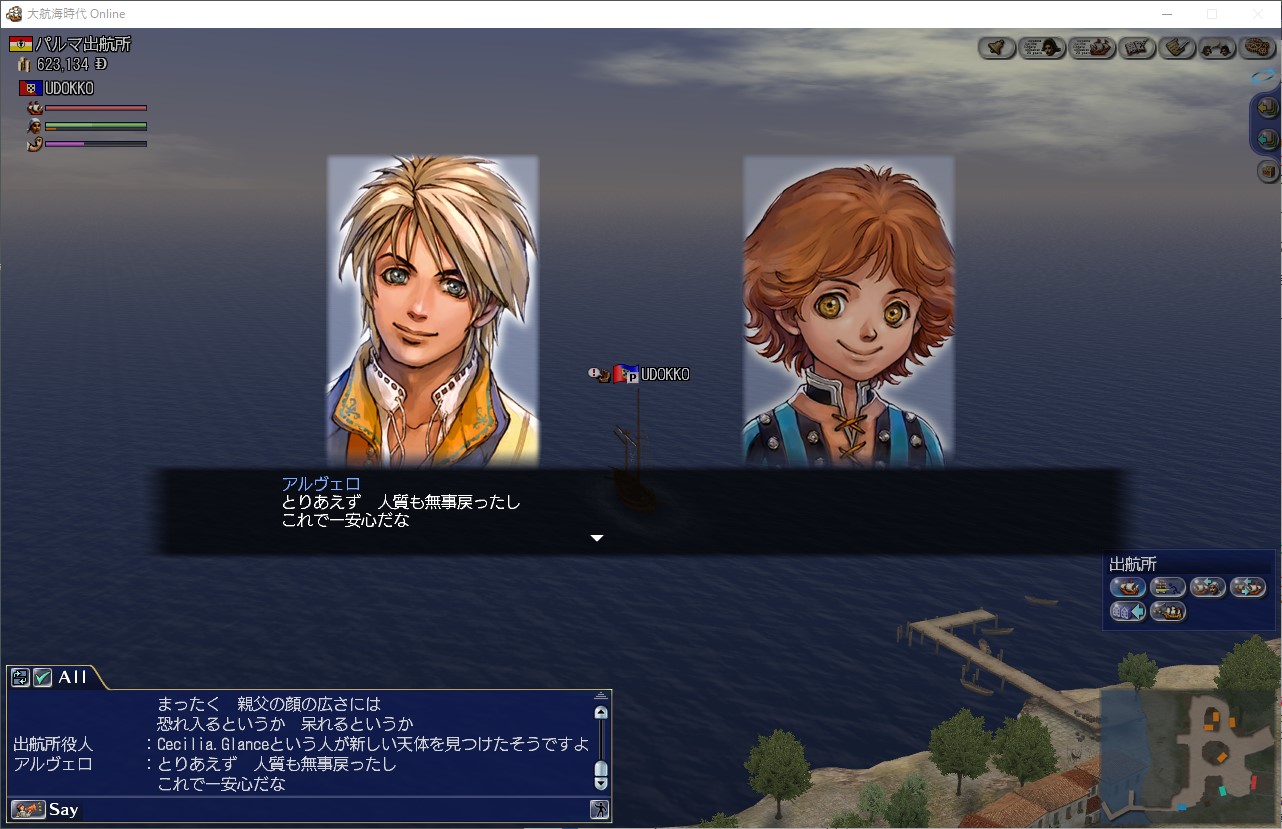
Task: Open the scroll and quill menu
Action: click(1178, 47)
